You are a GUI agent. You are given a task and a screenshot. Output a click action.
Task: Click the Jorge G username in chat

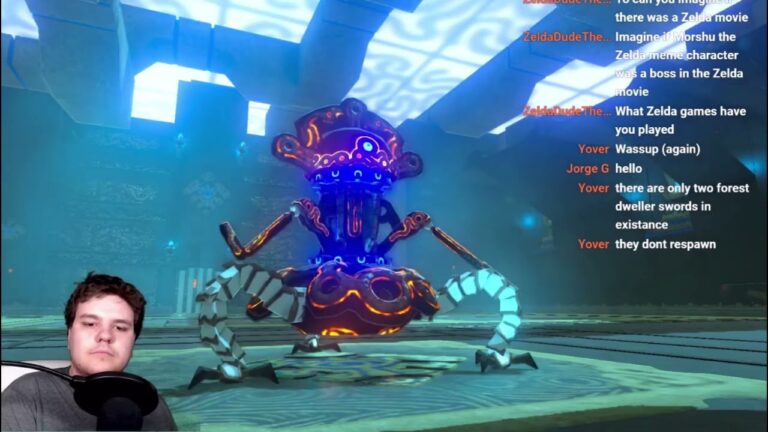coord(587,168)
